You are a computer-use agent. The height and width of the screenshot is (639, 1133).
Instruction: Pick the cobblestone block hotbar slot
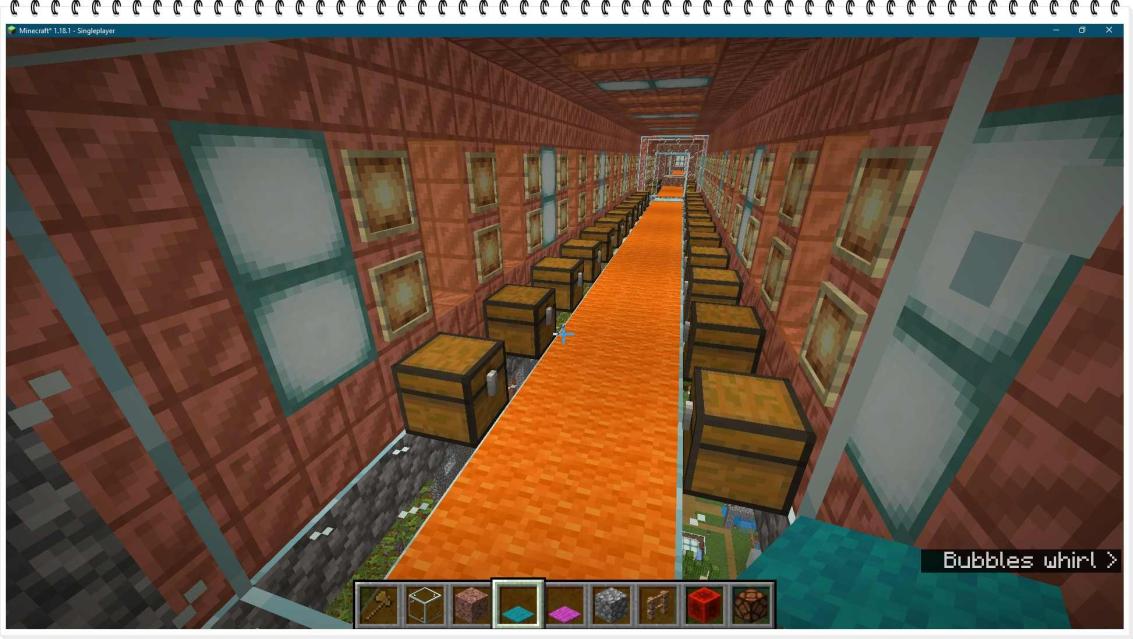pyautogui.click(x=611, y=605)
